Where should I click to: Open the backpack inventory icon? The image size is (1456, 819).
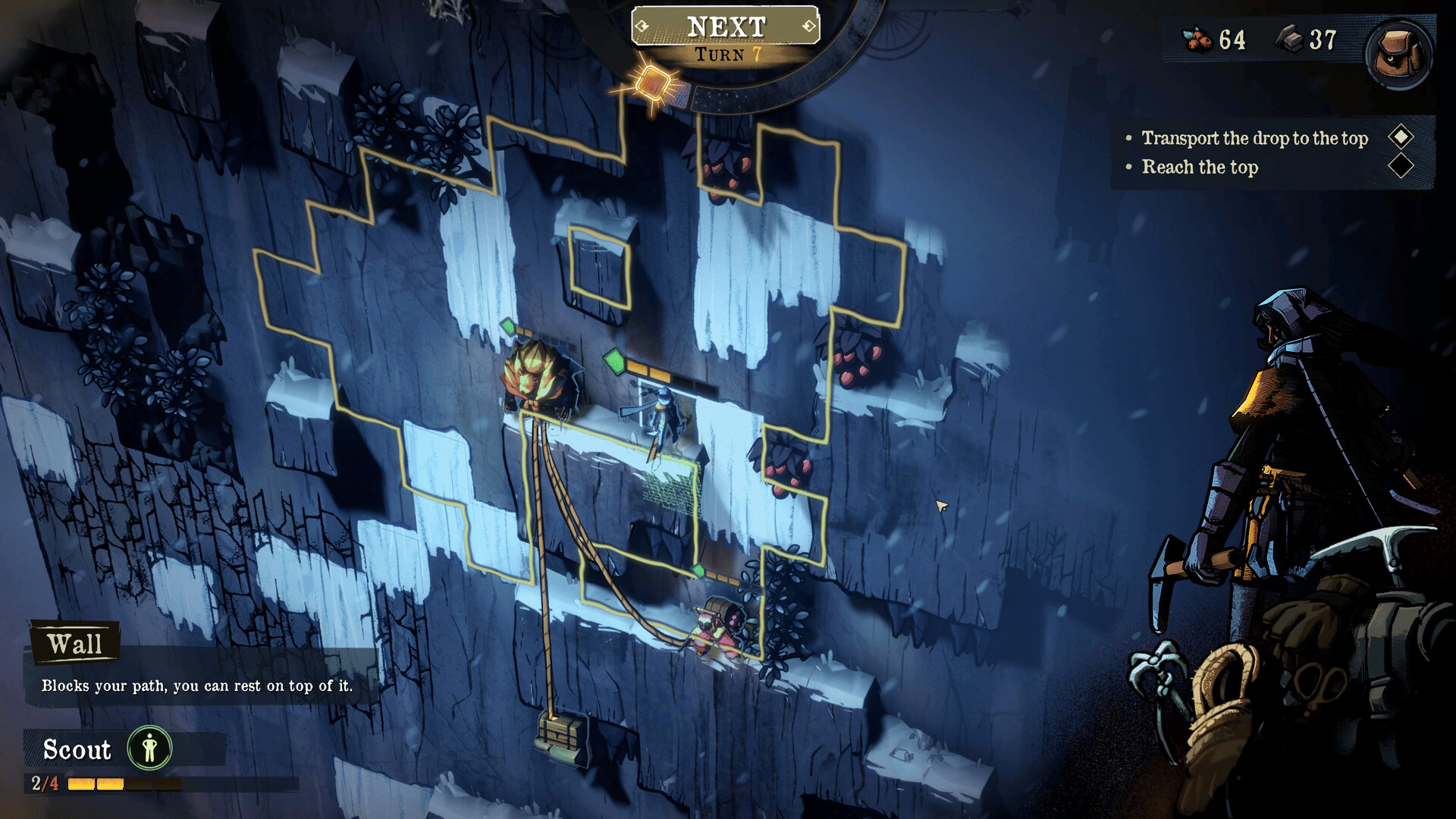click(1399, 53)
